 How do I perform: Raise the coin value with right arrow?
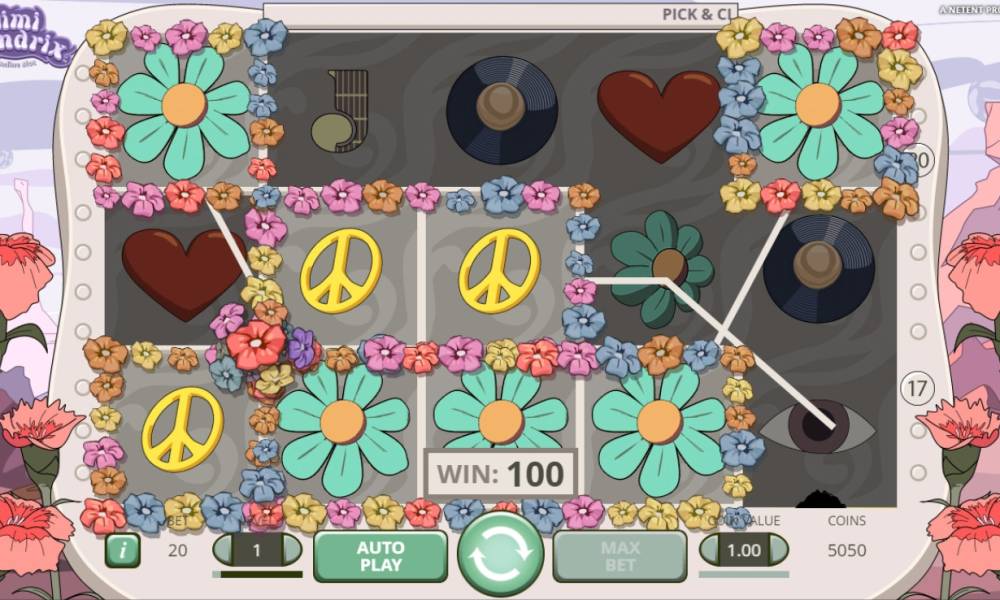pos(776,550)
